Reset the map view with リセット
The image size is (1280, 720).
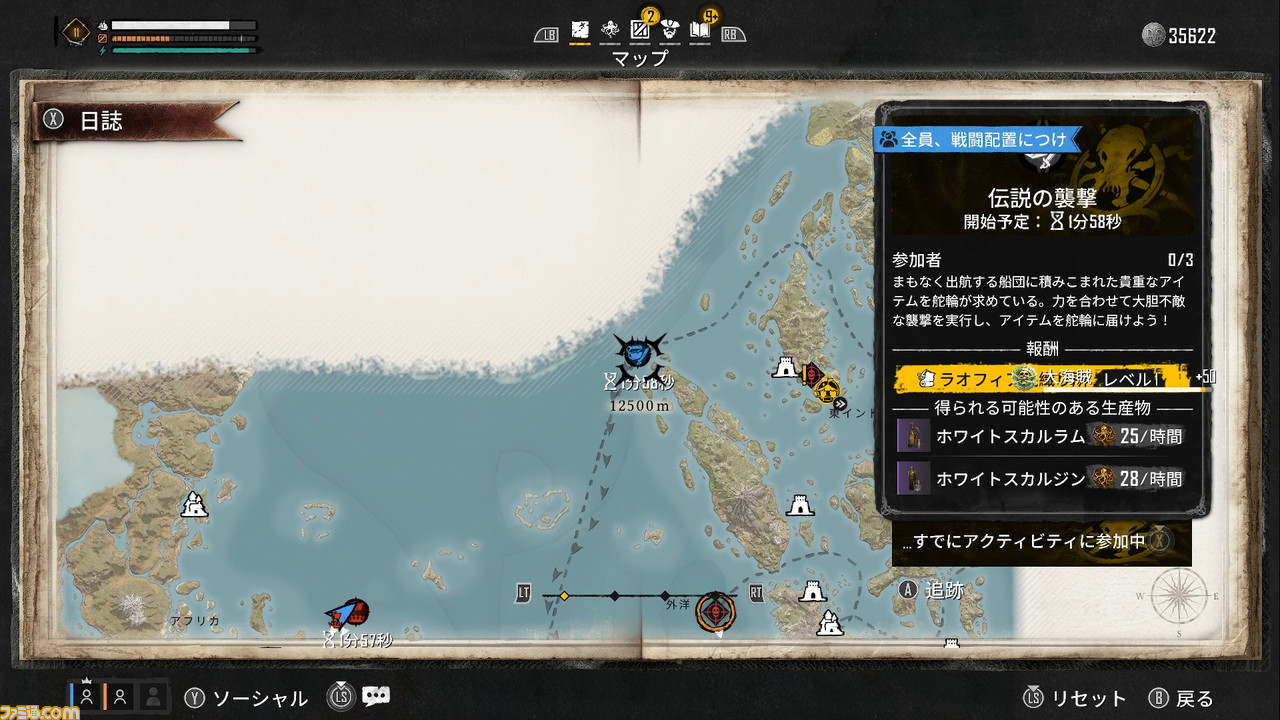point(1075,698)
